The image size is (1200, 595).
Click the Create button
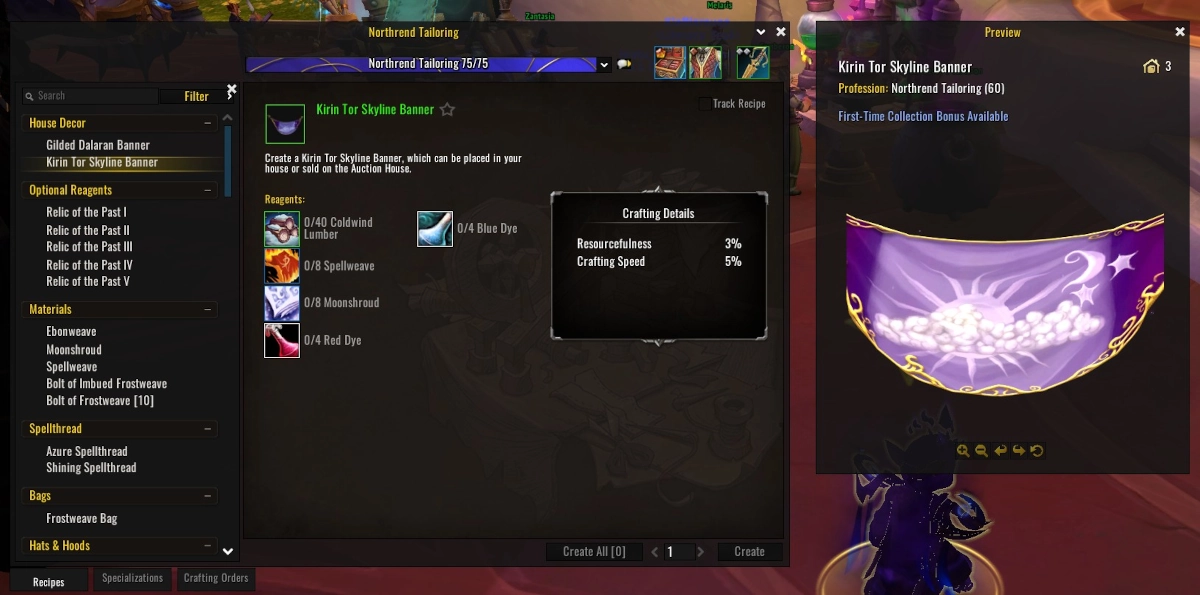coord(749,551)
